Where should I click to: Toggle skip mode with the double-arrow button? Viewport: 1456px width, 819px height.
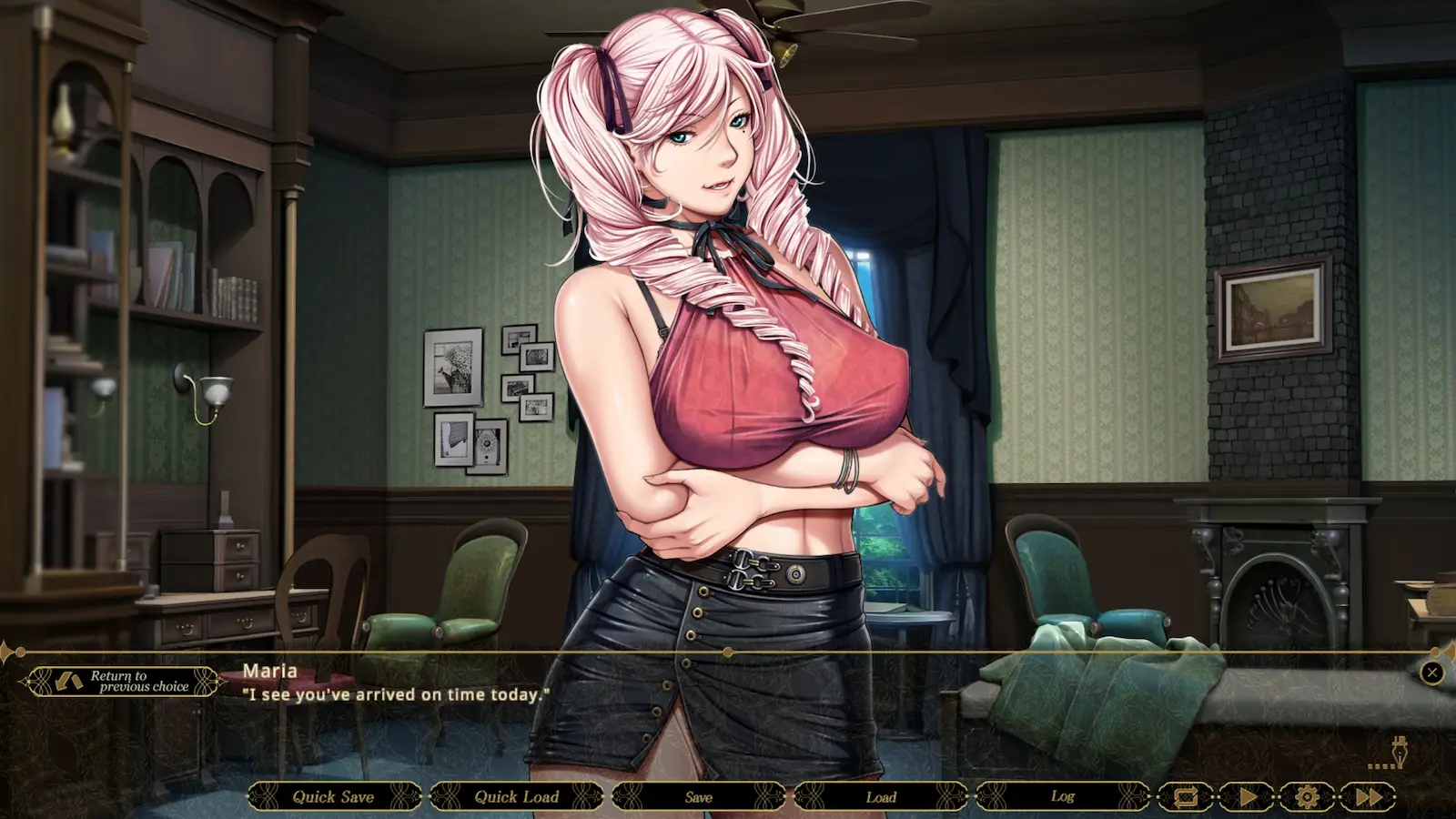tap(1367, 796)
